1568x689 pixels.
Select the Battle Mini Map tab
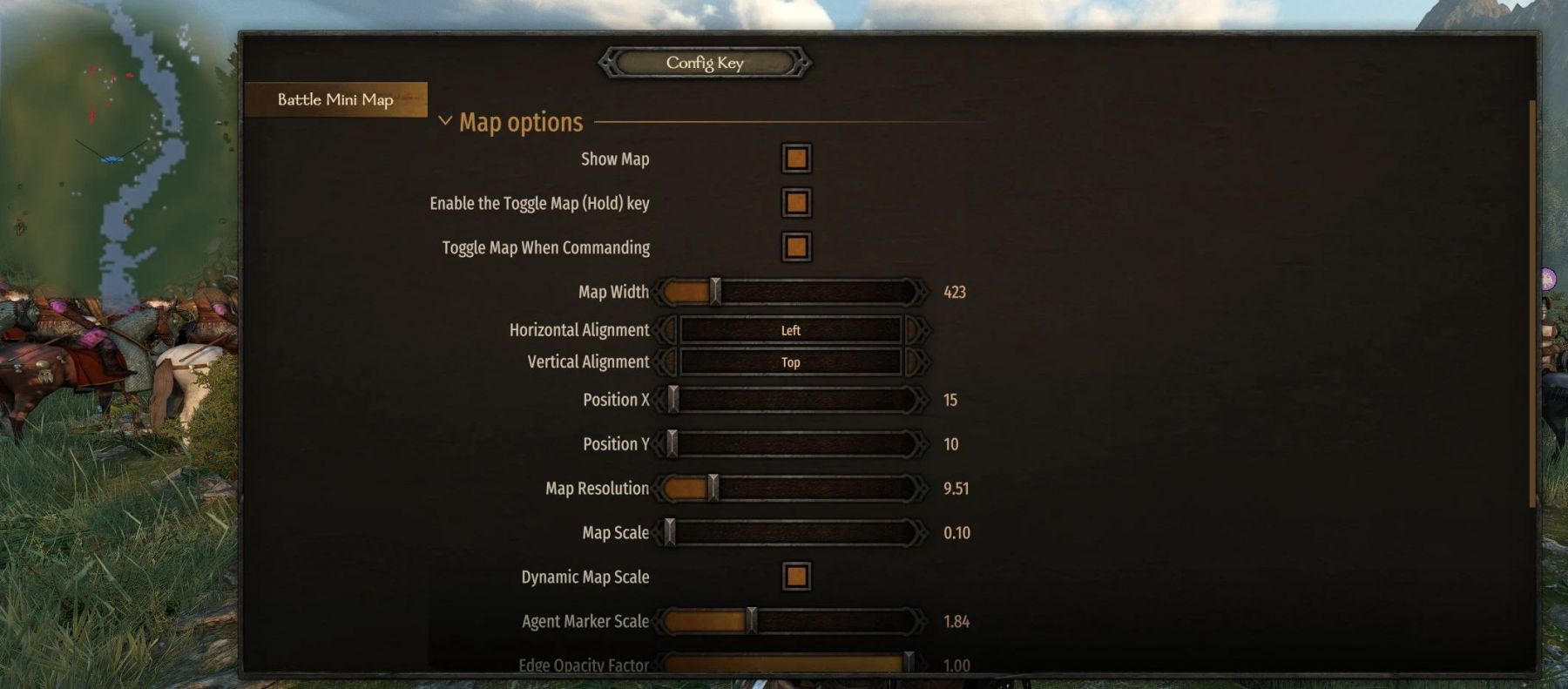[335, 99]
